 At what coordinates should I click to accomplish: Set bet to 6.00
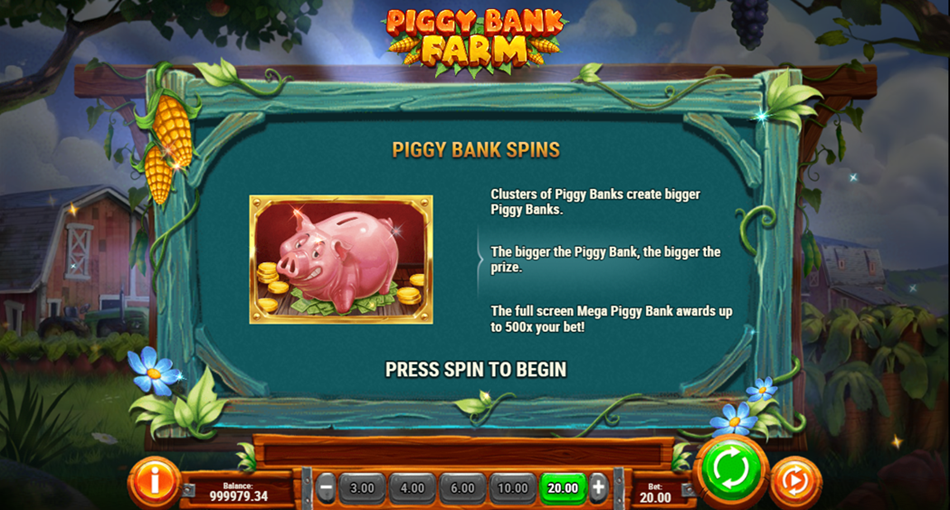point(462,488)
